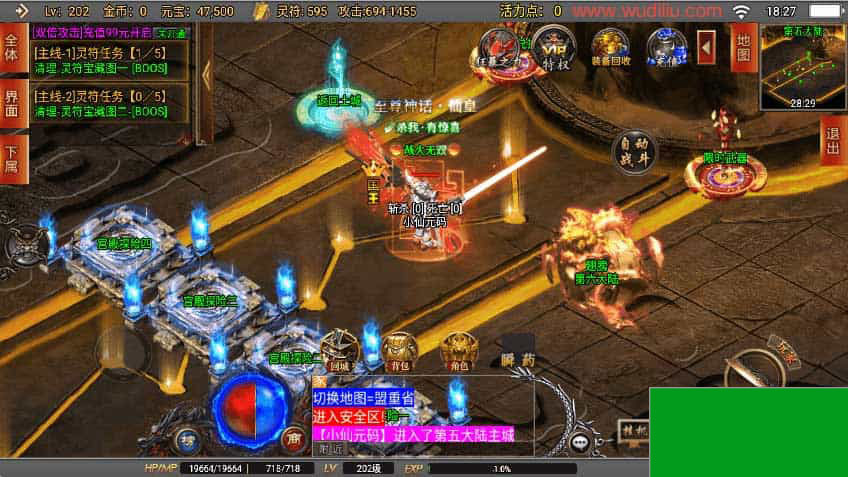Exit via the 退出 button
Image resolution: width=848 pixels, height=477 pixels.
point(832,140)
